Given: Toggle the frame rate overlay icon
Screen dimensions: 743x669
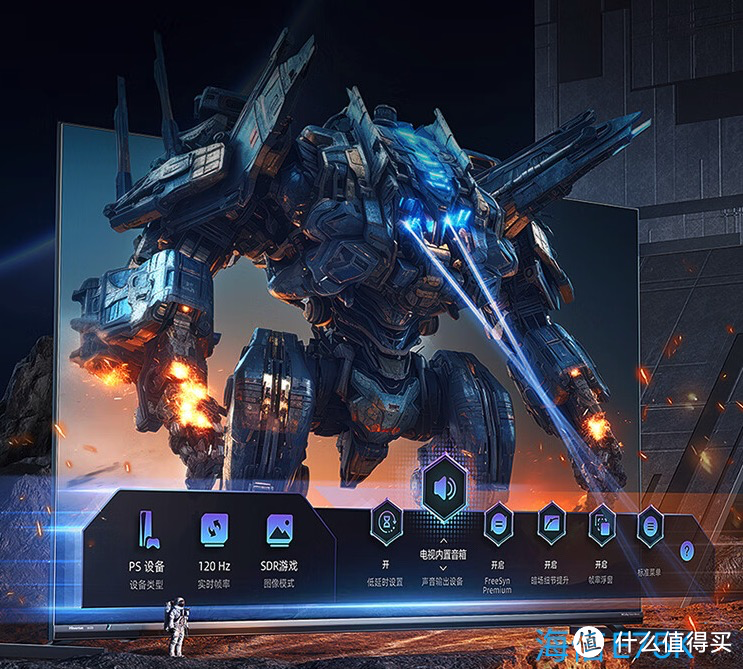Looking at the screenshot, I should click(x=602, y=522).
